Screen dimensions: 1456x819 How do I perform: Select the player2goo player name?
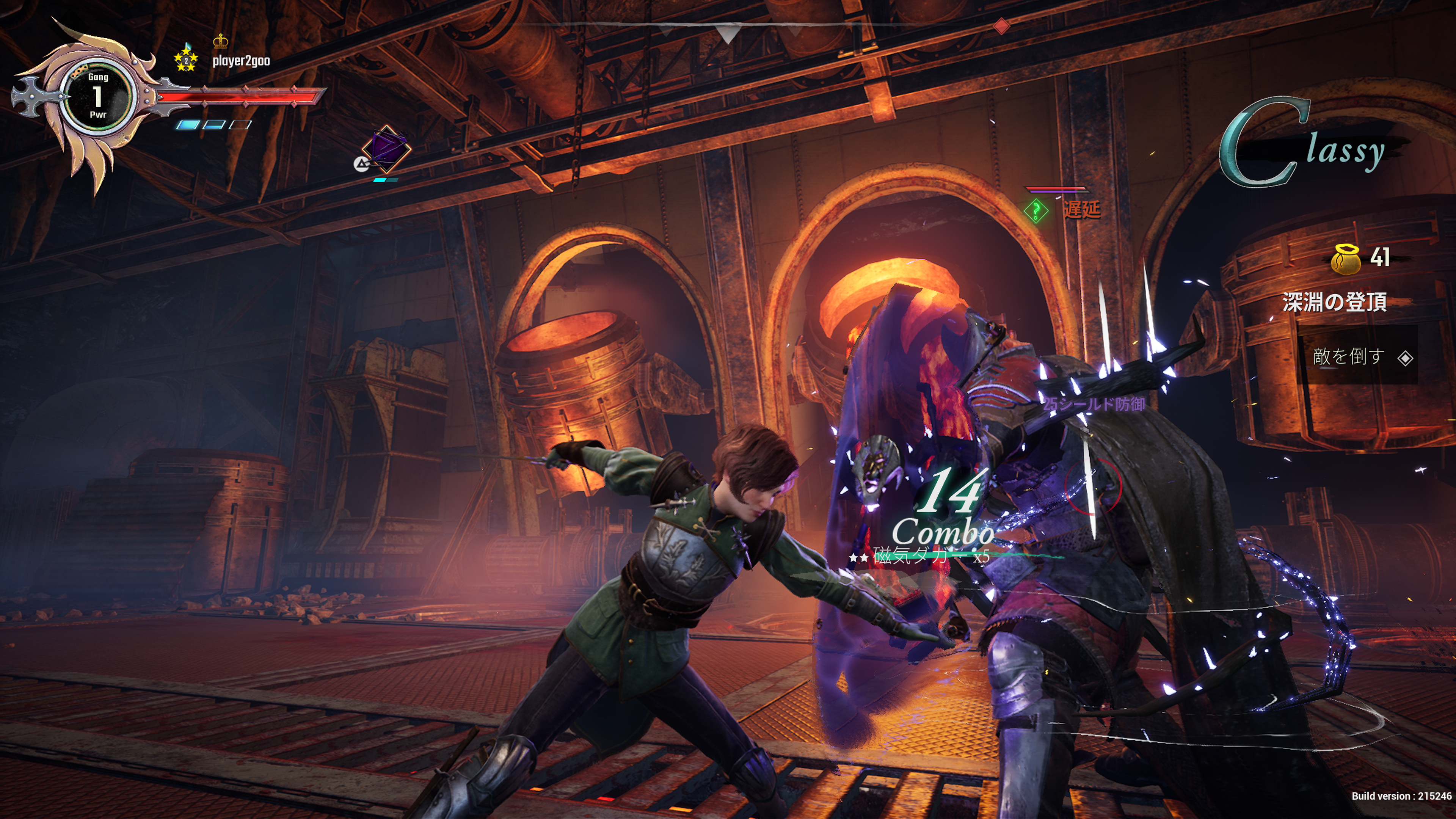coord(241,61)
